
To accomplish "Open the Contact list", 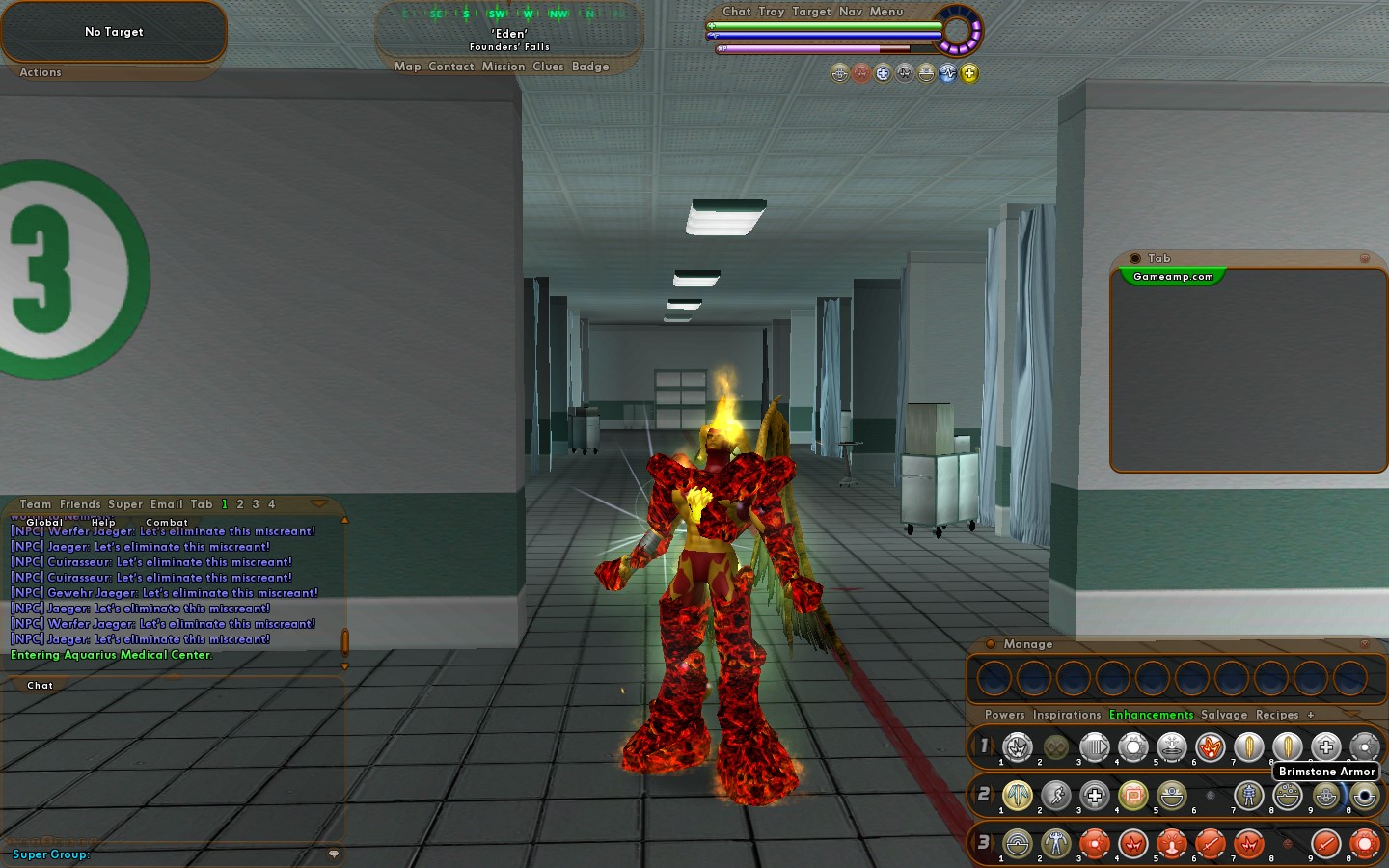I will coord(450,67).
